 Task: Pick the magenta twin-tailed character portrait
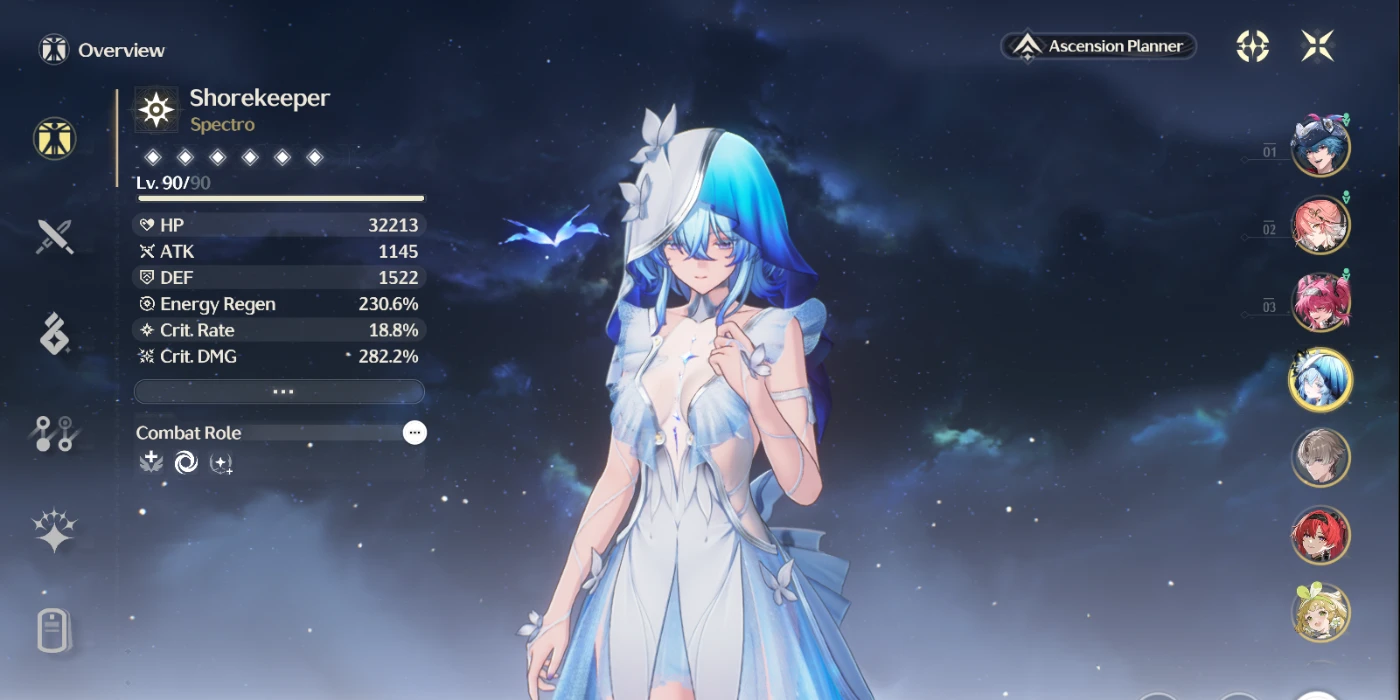click(x=1320, y=303)
